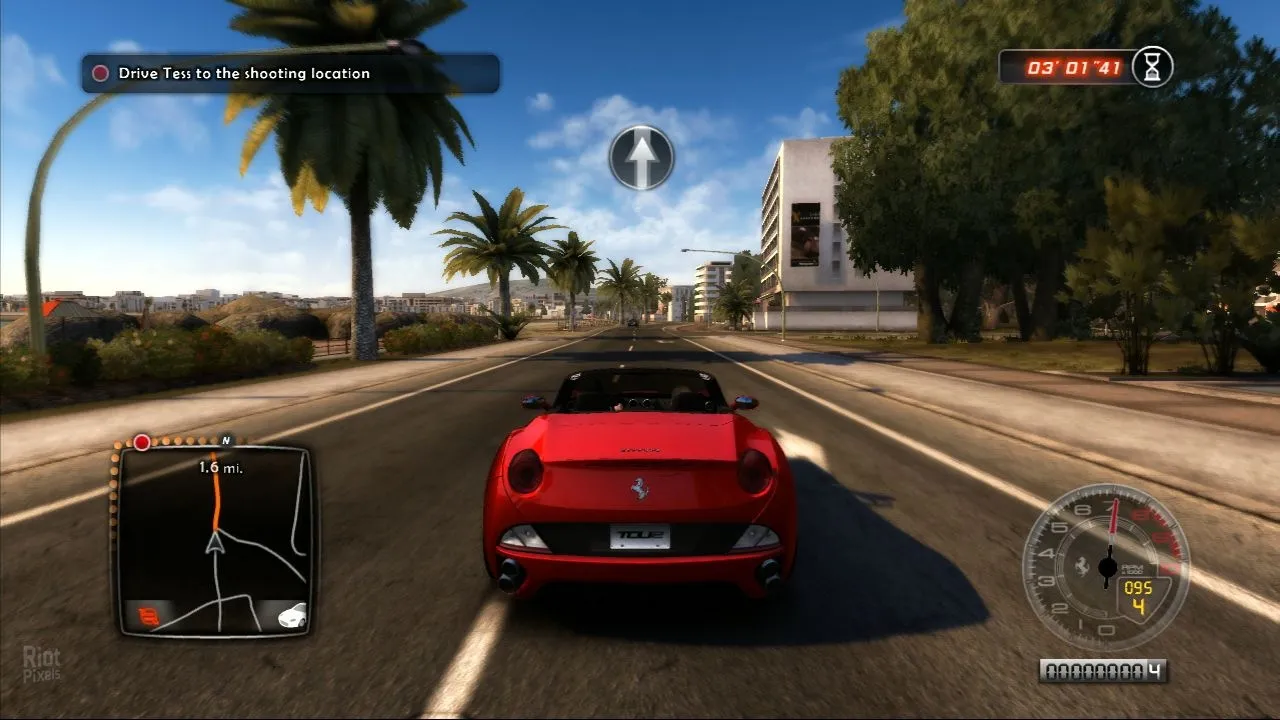Open the GPS minimap
This screenshot has width=1280, height=720.
(x=214, y=540)
